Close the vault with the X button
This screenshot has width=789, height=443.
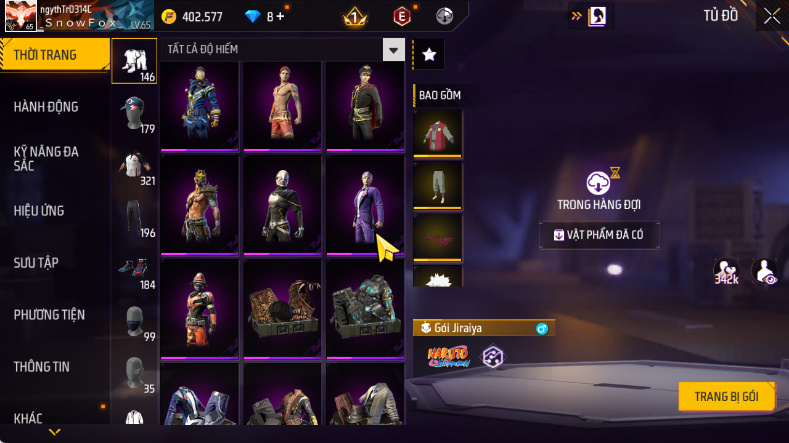pyautogui.click(x=772, y=15)
